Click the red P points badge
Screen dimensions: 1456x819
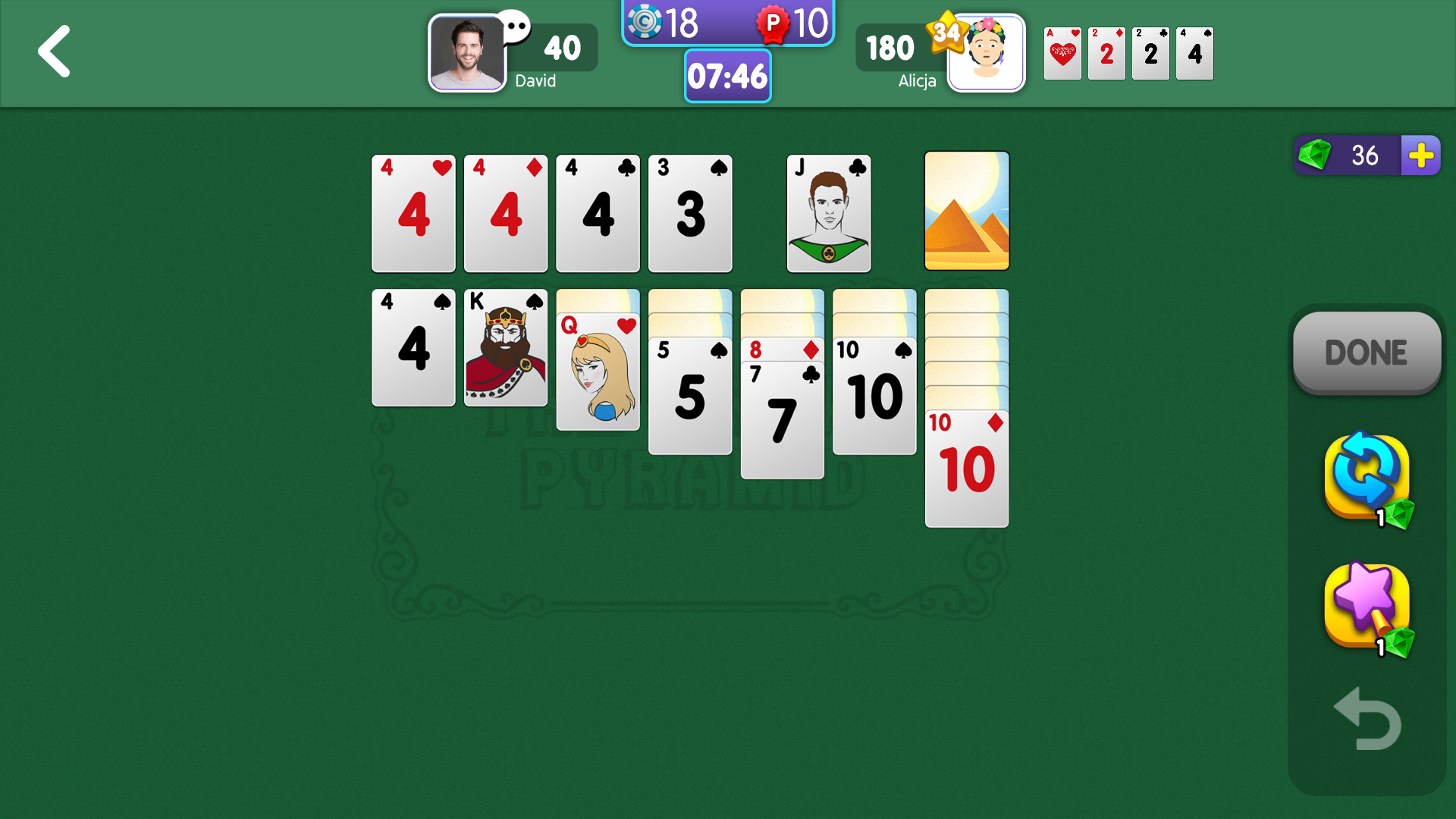tap(773, 23)
